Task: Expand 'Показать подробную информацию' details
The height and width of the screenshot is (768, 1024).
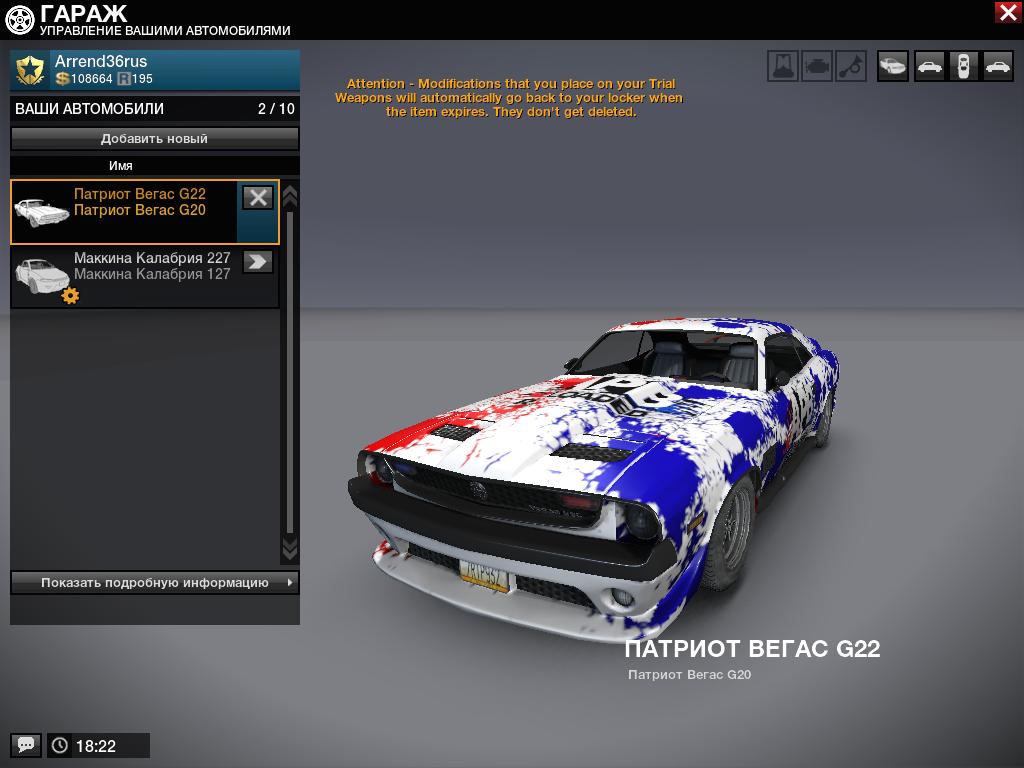Action: point(155,582)
